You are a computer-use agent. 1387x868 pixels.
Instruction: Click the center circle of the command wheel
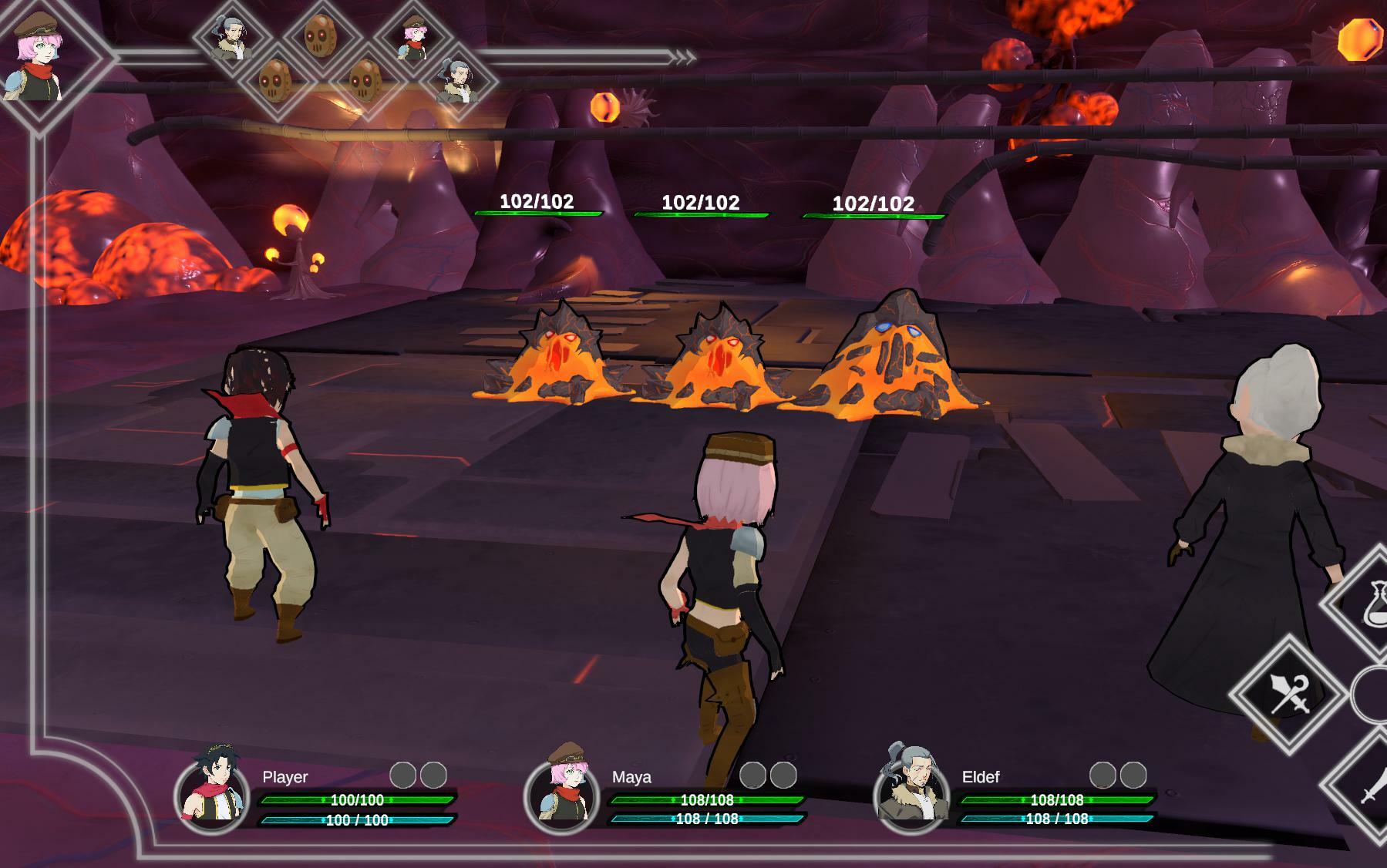[1373, 695]
